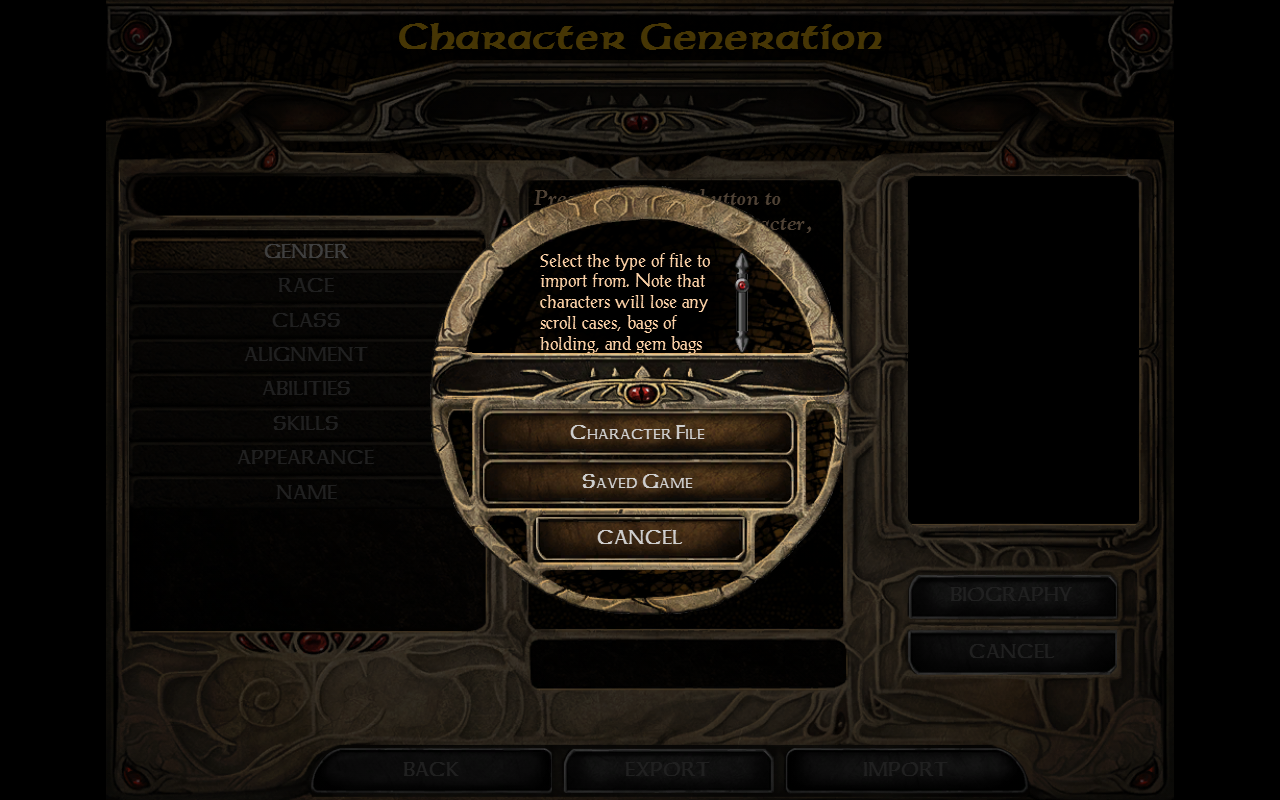The height and width of the screenshot is (800, 1280).
Task: Open the Race selection step
Action: pyautogui.click(x=306, y=286)
